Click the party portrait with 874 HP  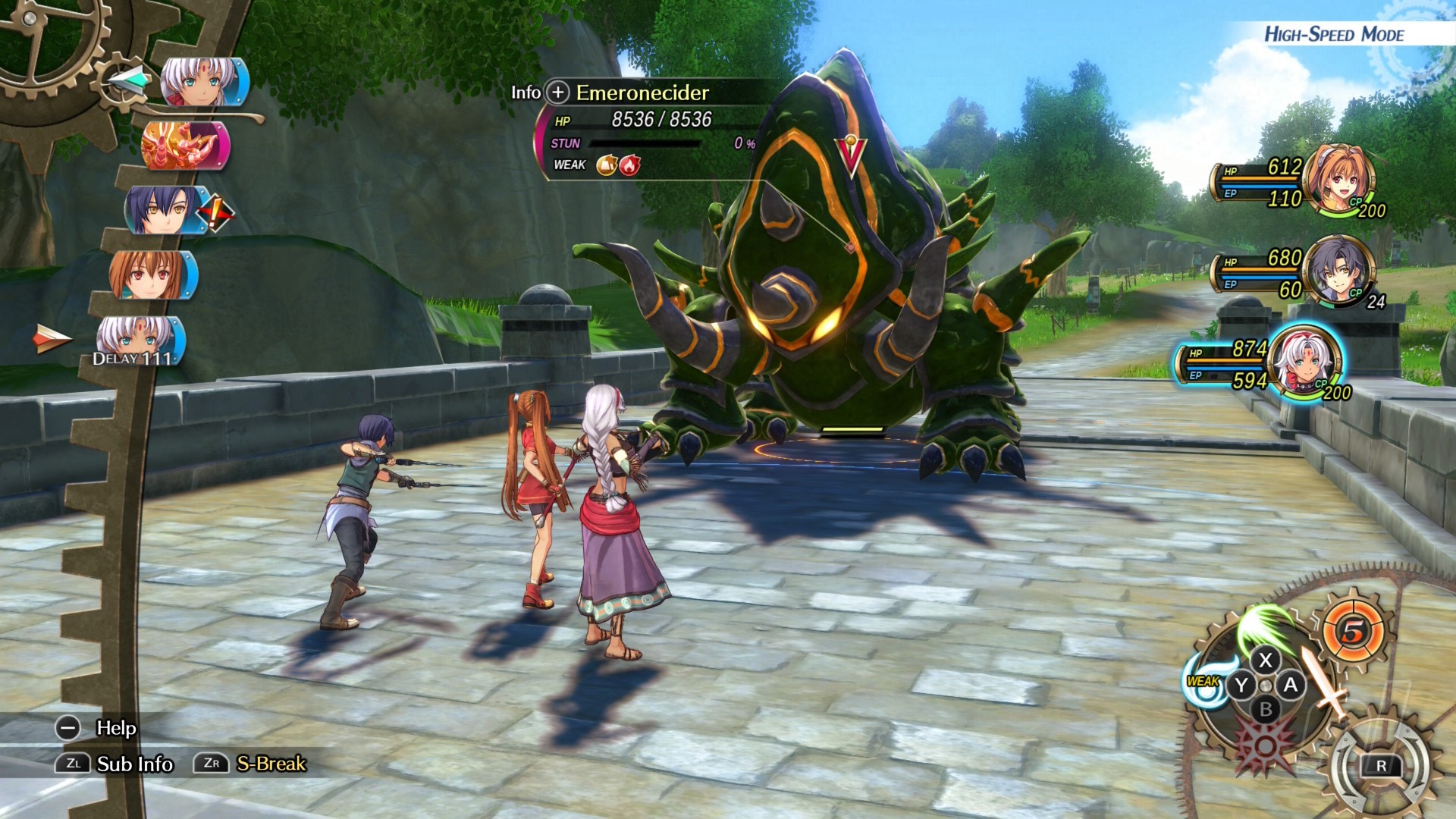(x=1304, y=362)
